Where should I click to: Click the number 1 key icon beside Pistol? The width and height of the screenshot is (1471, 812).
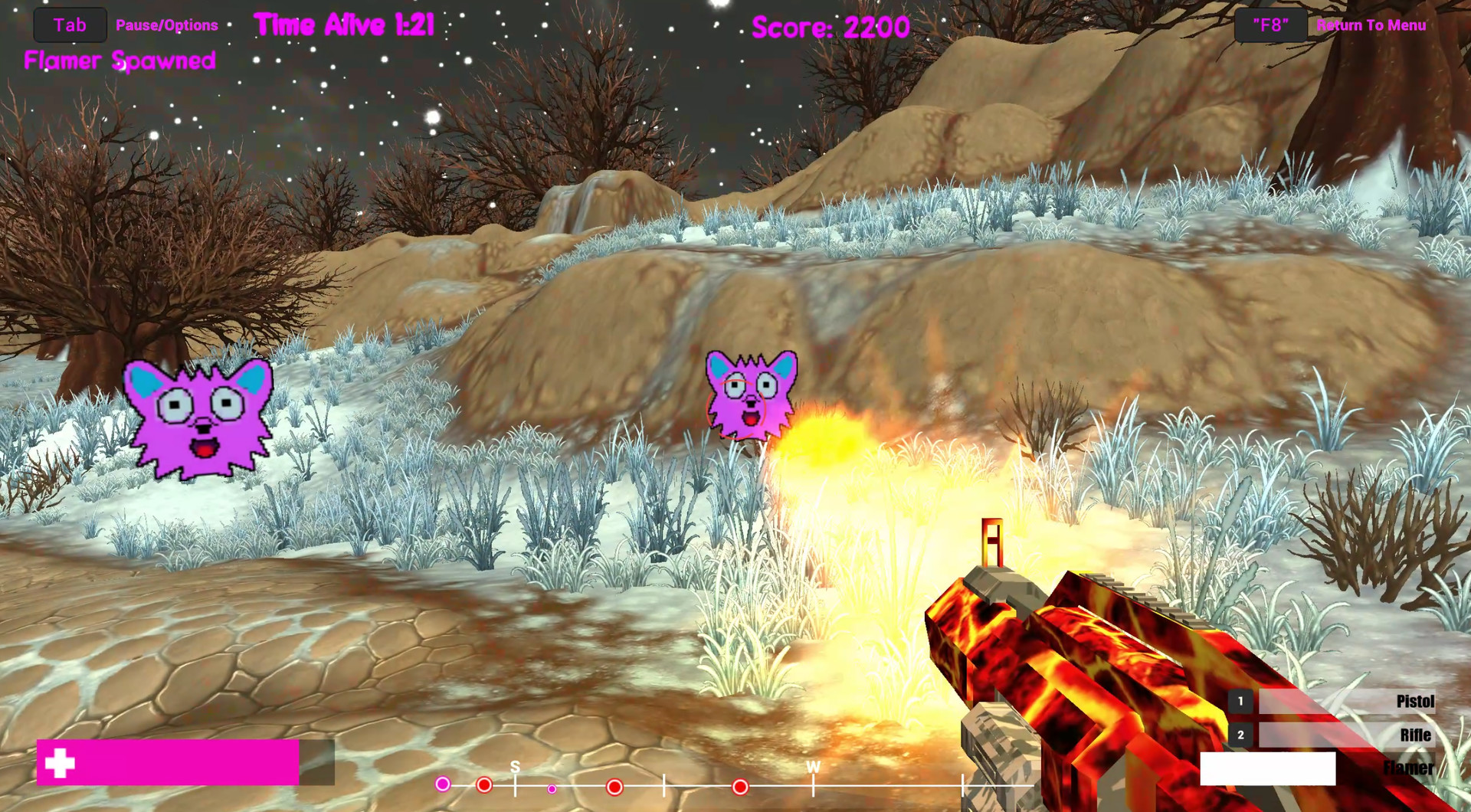click(1243, 701)
